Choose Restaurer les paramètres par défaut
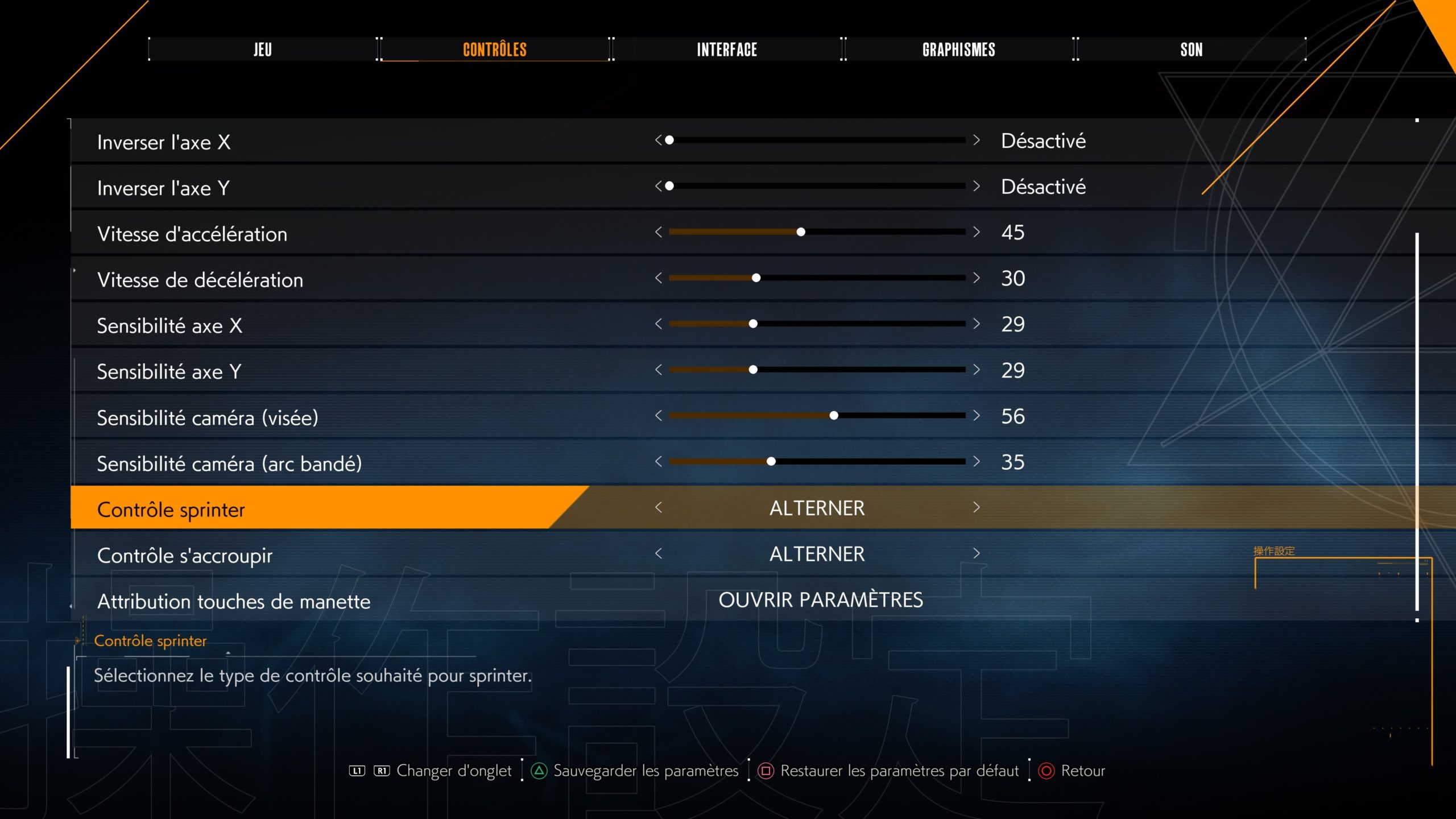1456x819 pixels. [899, 771]
